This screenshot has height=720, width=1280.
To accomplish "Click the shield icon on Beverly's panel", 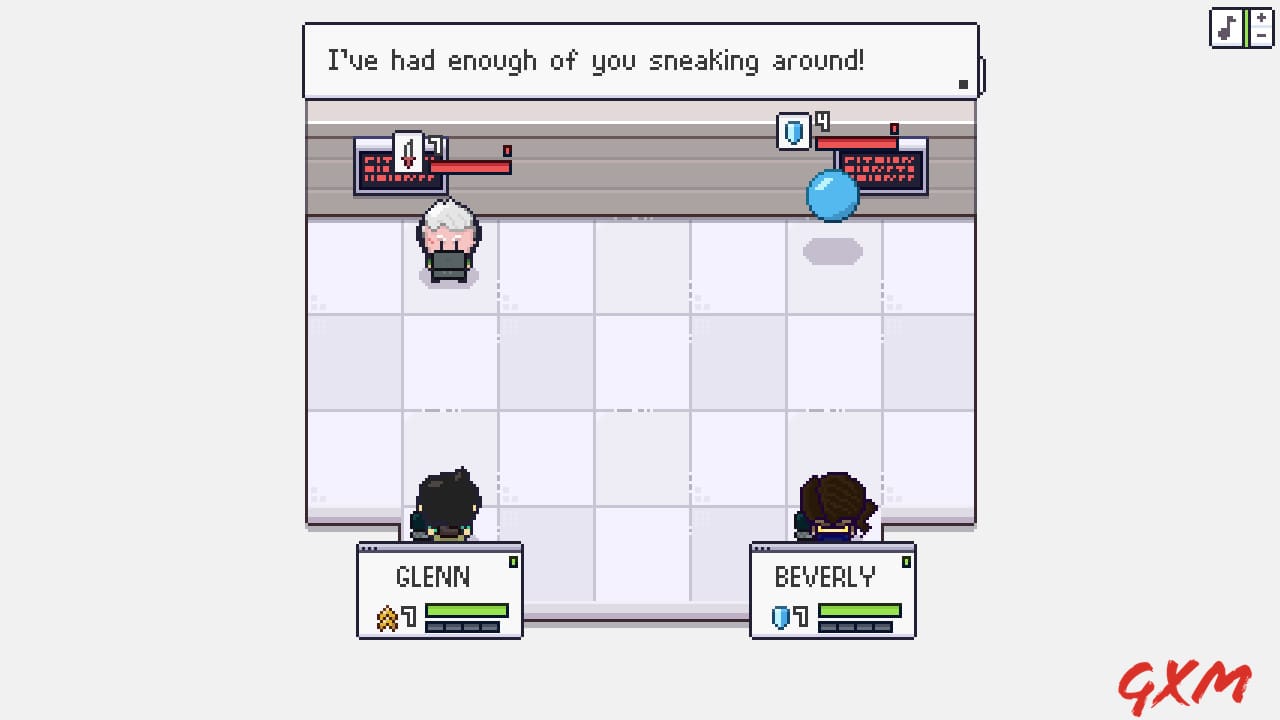I will coord(781,618).
